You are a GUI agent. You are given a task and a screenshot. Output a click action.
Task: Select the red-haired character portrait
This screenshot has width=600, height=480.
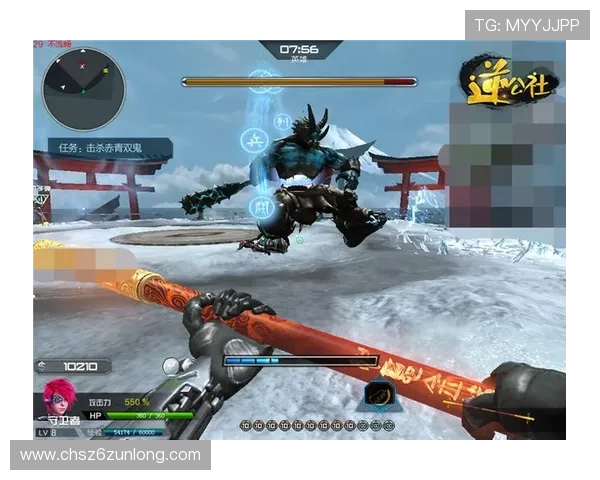(58, 398)
